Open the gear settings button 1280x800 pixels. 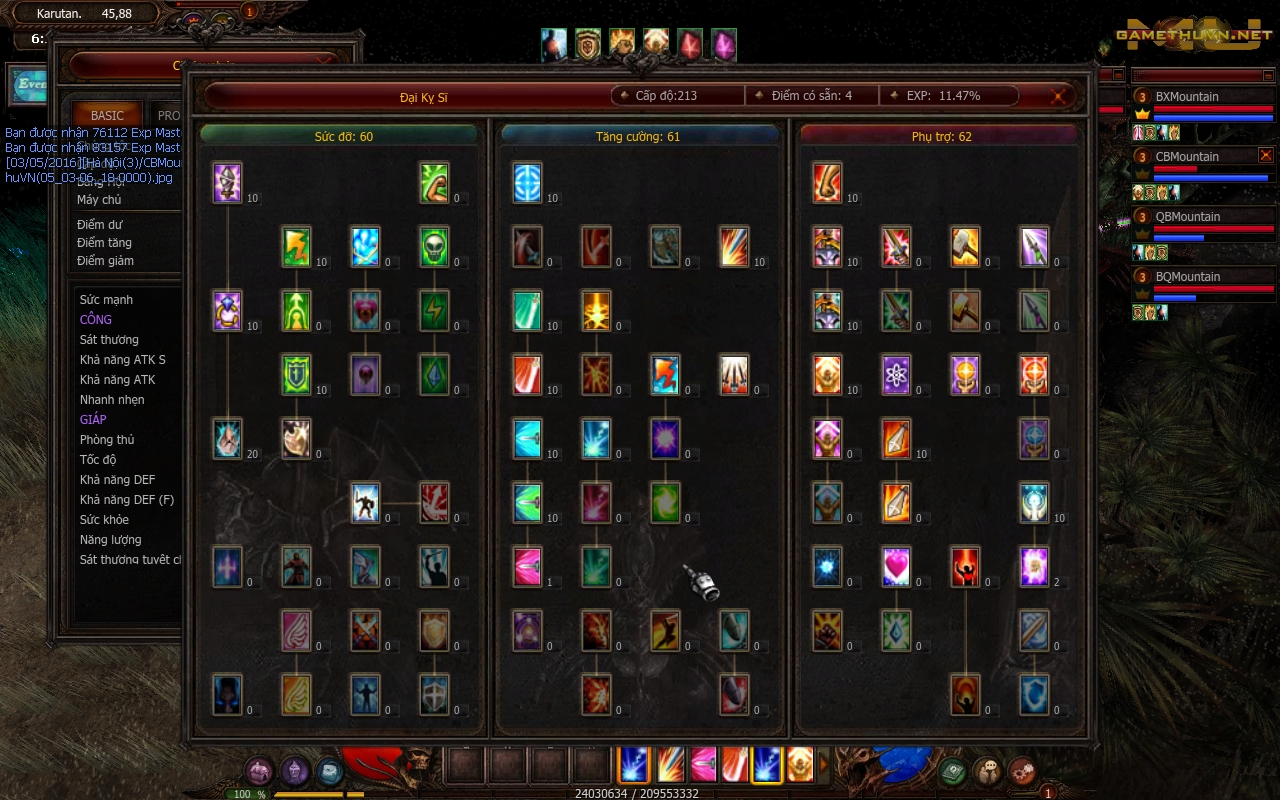tap(1021, 771)
